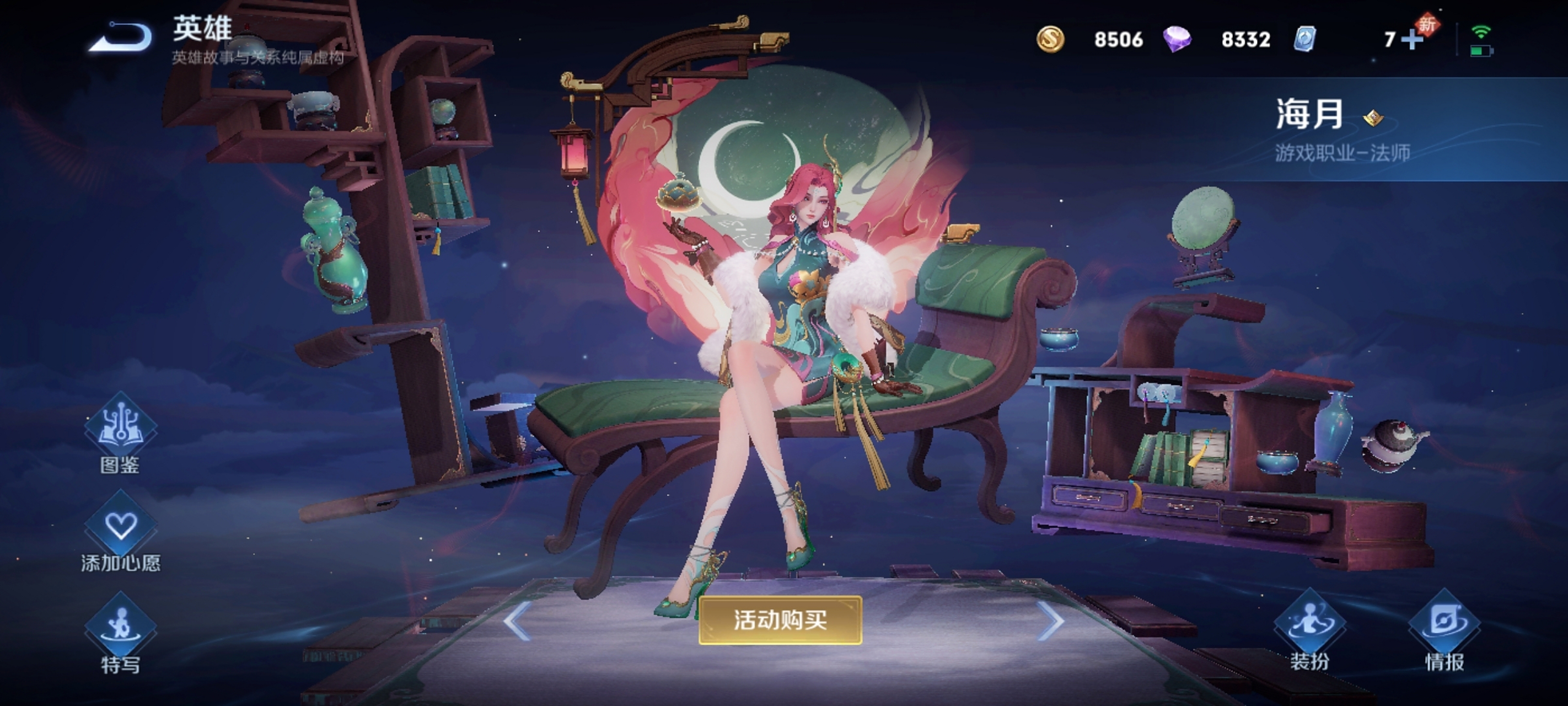This screenshot has width=1568, height=706.
Task: Click the purple gem currency icon
Action: pos(1180,40)
